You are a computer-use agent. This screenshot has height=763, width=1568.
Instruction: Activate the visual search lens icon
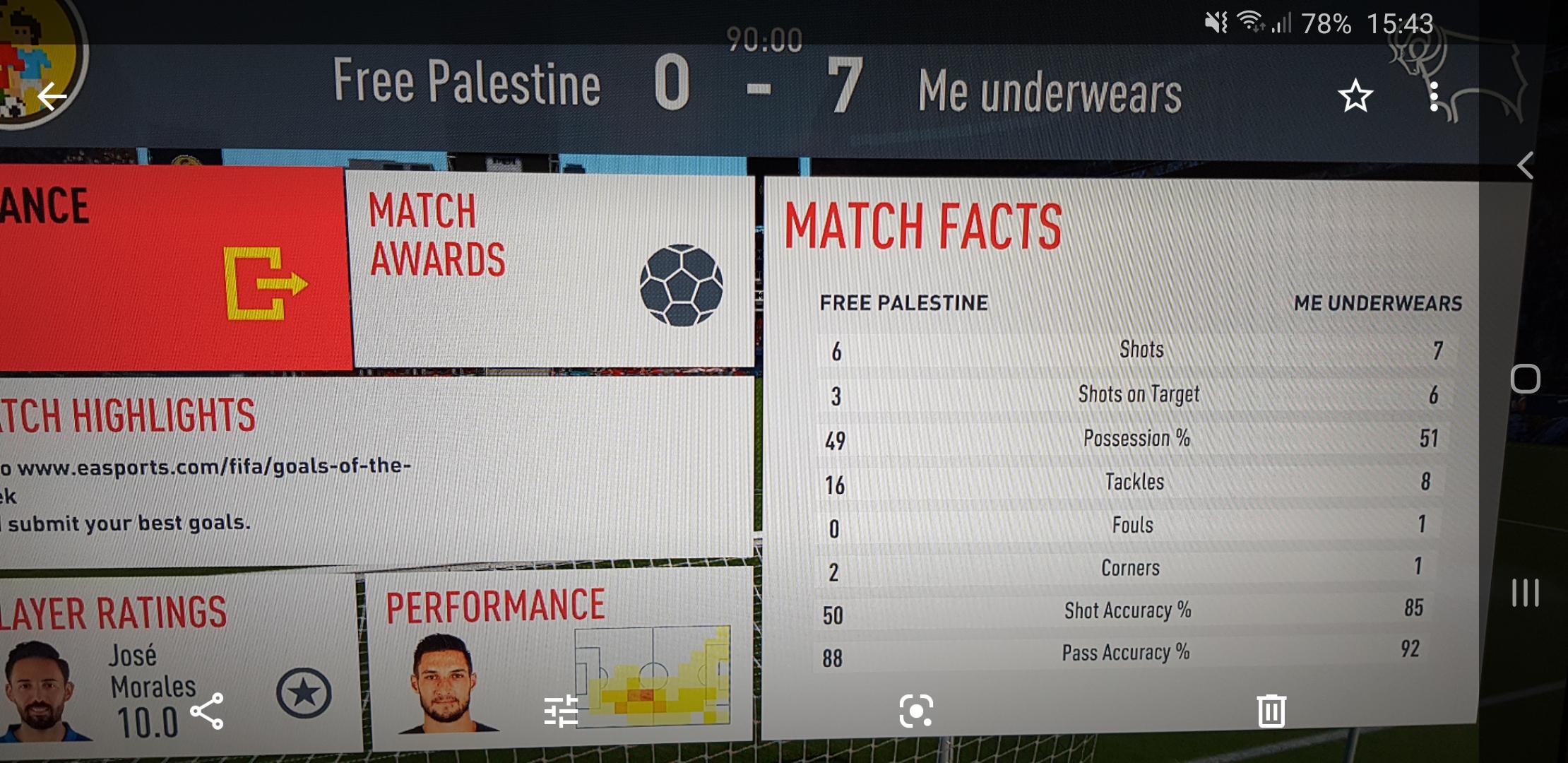(x=916, y=711)
